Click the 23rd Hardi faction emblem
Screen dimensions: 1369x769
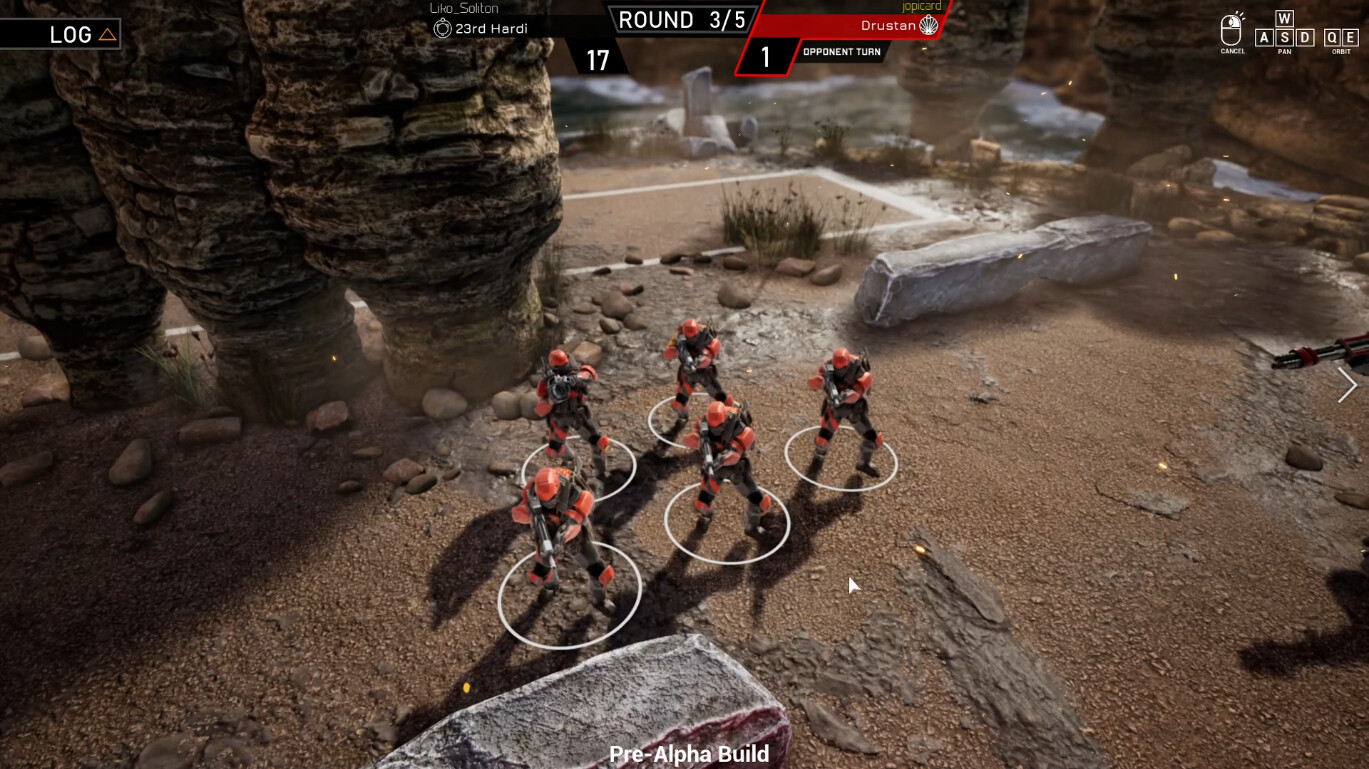444,29
